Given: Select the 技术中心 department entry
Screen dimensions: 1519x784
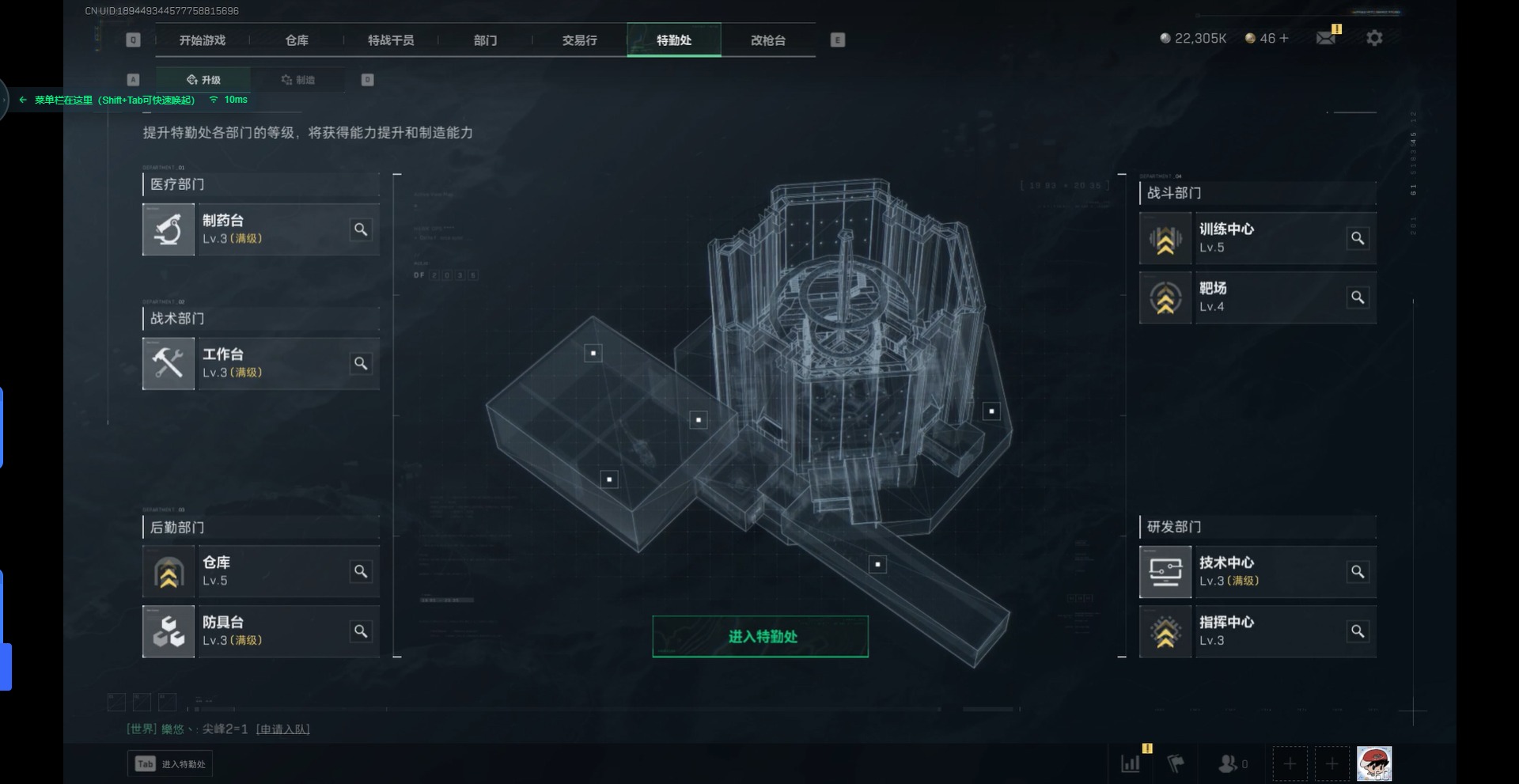Looking at the screenshot, I should (1257, 572).
